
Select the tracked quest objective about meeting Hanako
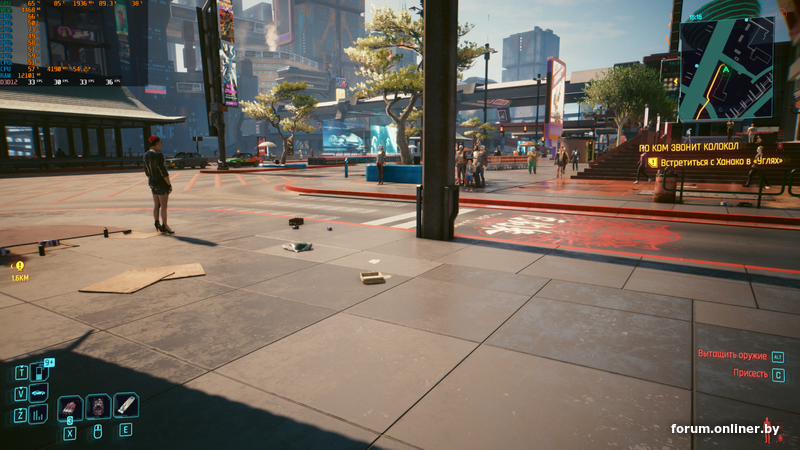point(721,161)
